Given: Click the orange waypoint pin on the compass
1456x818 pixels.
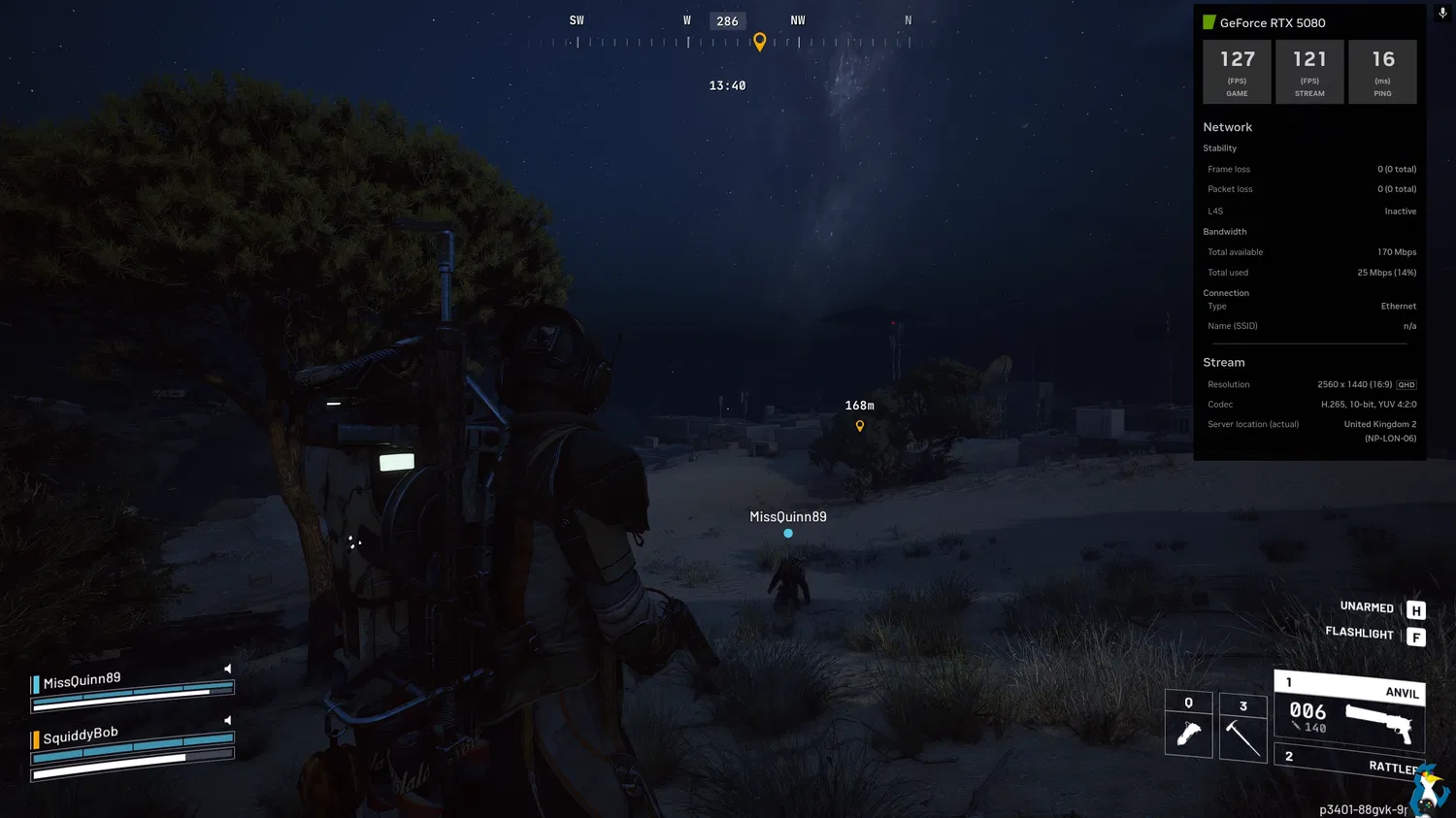Looking at the screenshot, I should (x=760, y=41).
